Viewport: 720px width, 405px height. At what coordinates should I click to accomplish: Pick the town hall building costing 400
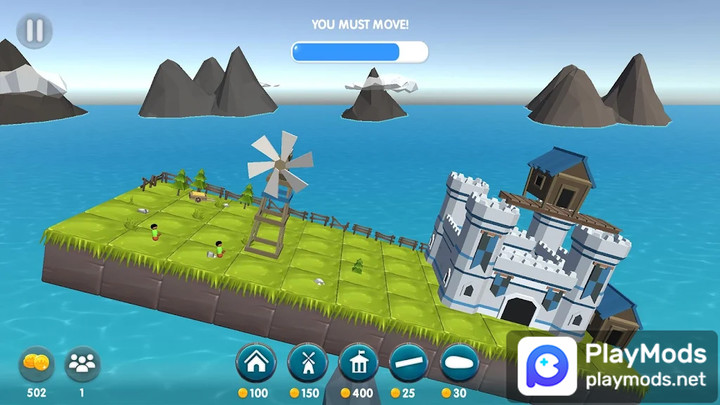pyautogui.click(x=358, y=363)
